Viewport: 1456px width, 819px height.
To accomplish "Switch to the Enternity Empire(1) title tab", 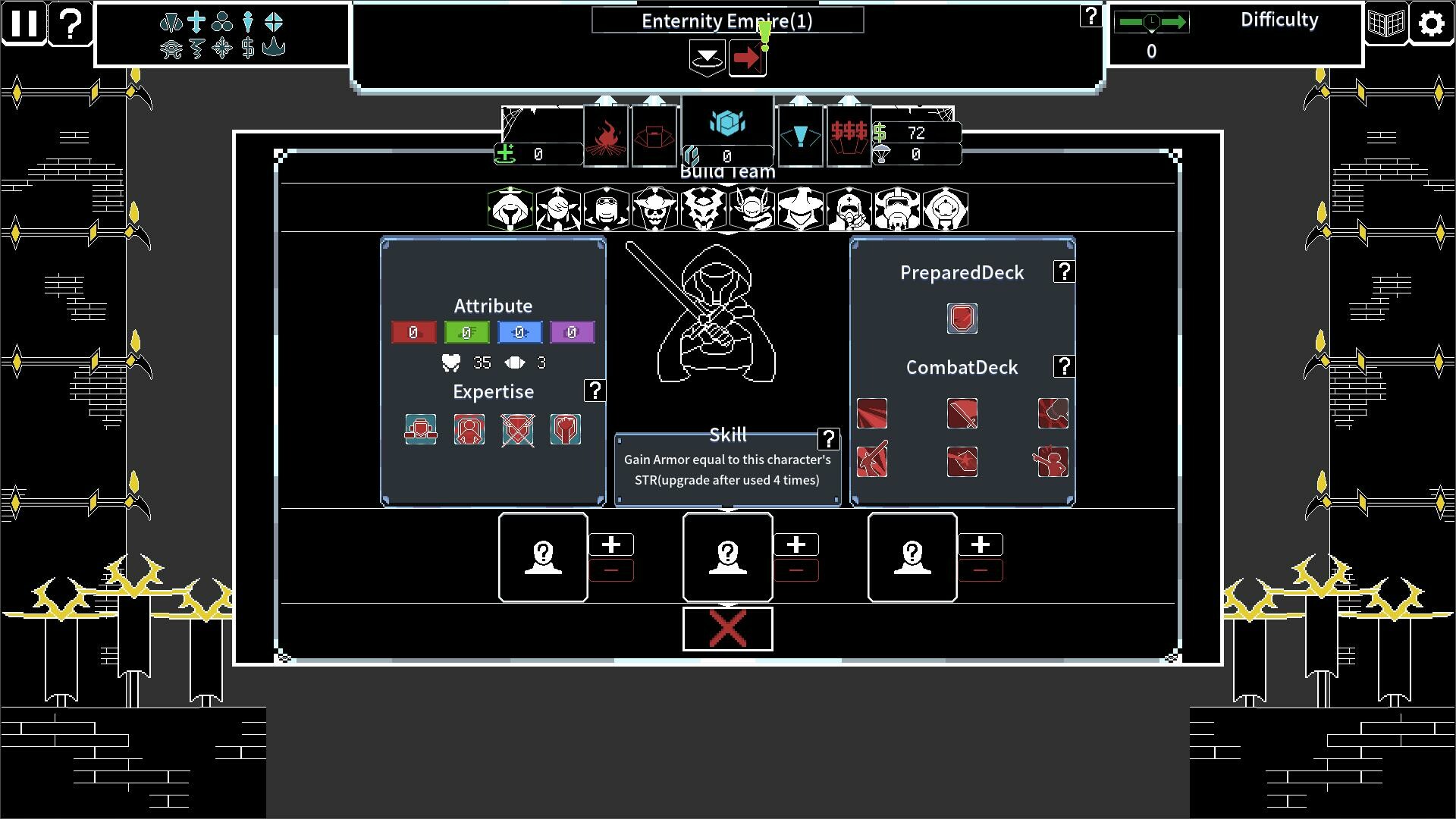I will pyautogui.click(x=726, y=20).
